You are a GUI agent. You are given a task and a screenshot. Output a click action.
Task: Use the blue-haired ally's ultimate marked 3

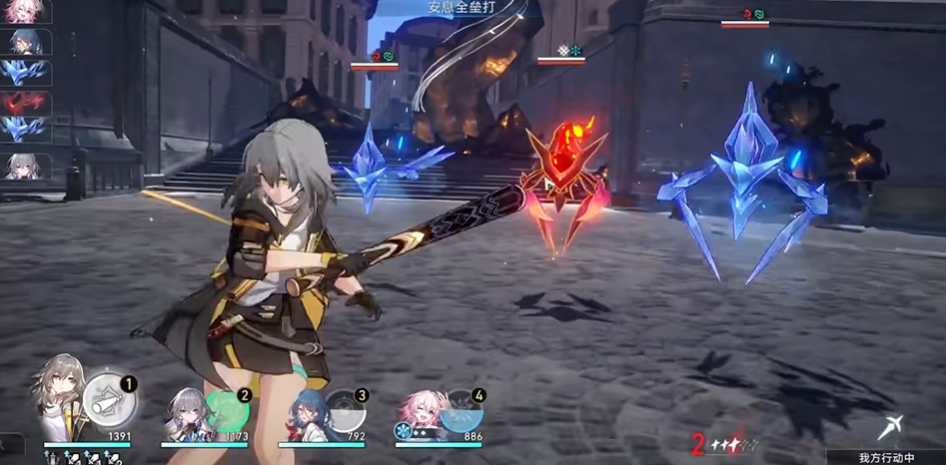(x=344, y=412)
